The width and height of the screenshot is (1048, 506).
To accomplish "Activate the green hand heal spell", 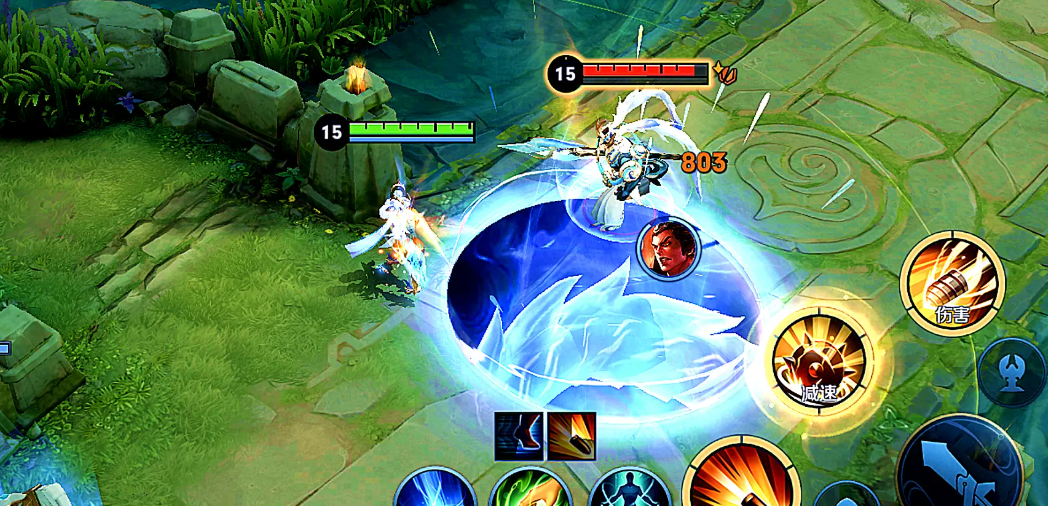I will point(530,489).
